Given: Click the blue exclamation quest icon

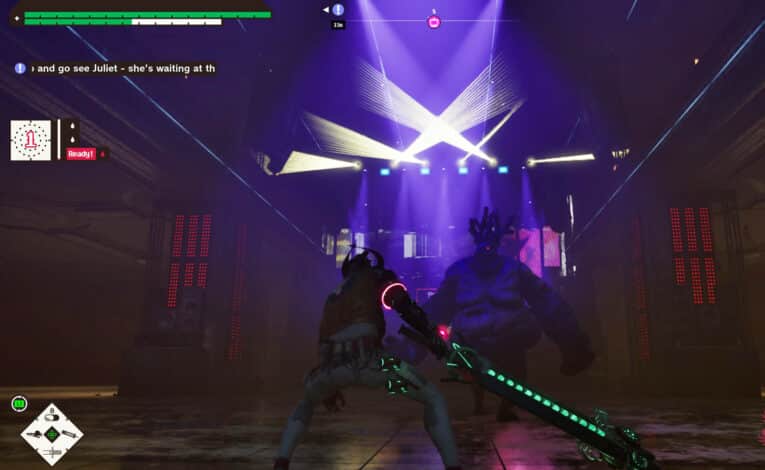Looking at the screenshot, I should point(20,68).
